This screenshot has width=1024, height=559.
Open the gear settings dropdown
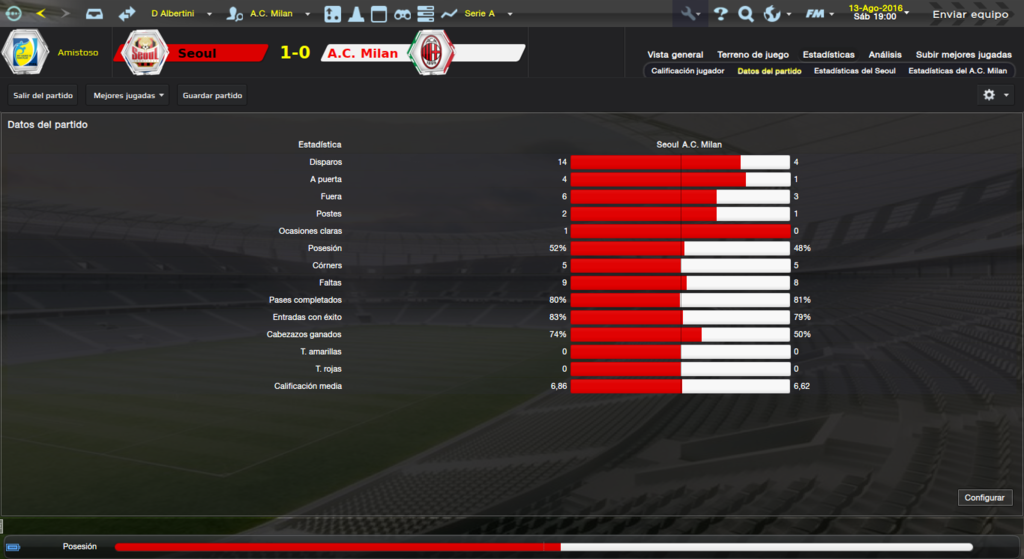click(996, 95)
